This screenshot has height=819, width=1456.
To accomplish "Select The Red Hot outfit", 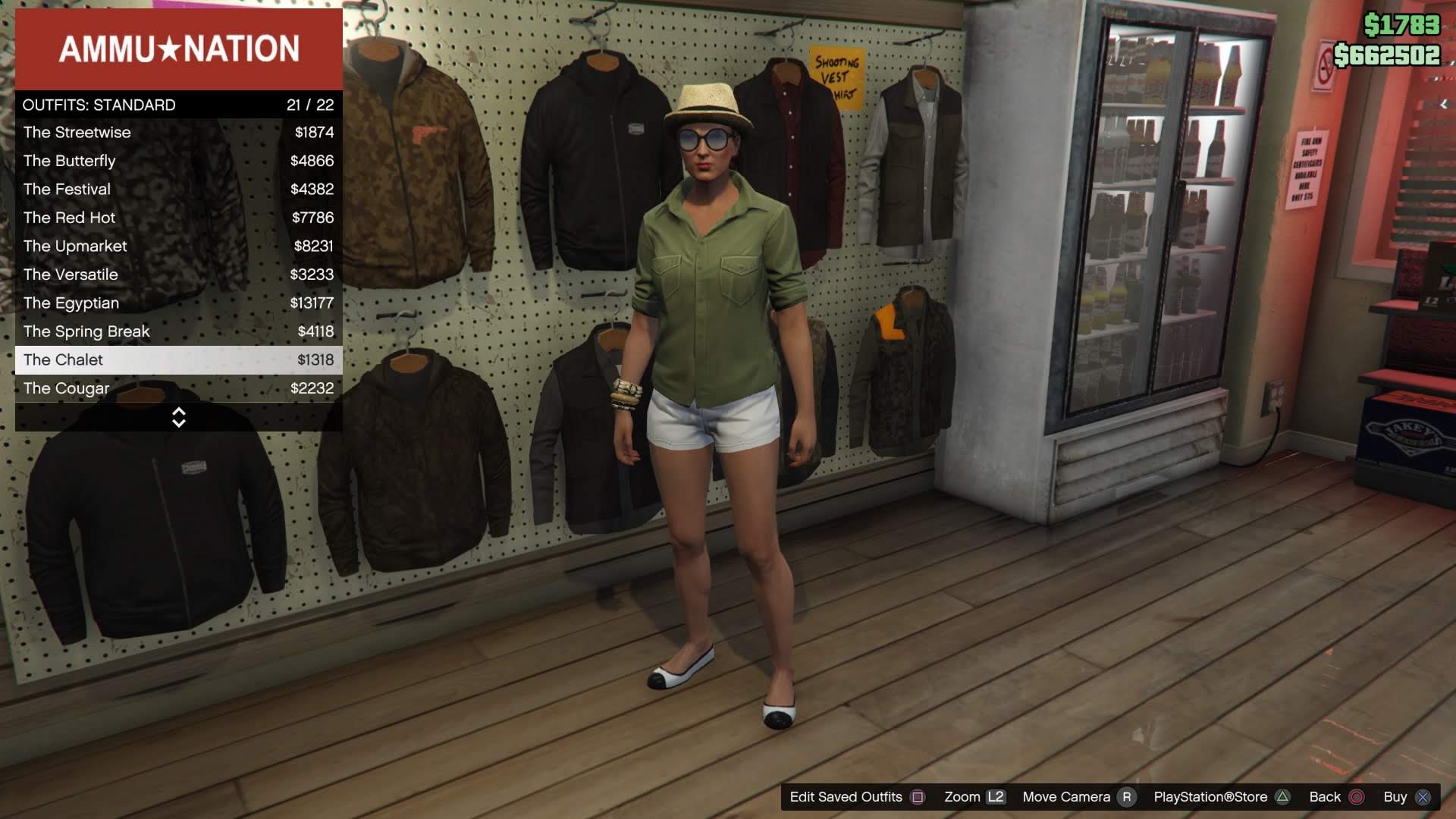I will (x=69, y=218).
